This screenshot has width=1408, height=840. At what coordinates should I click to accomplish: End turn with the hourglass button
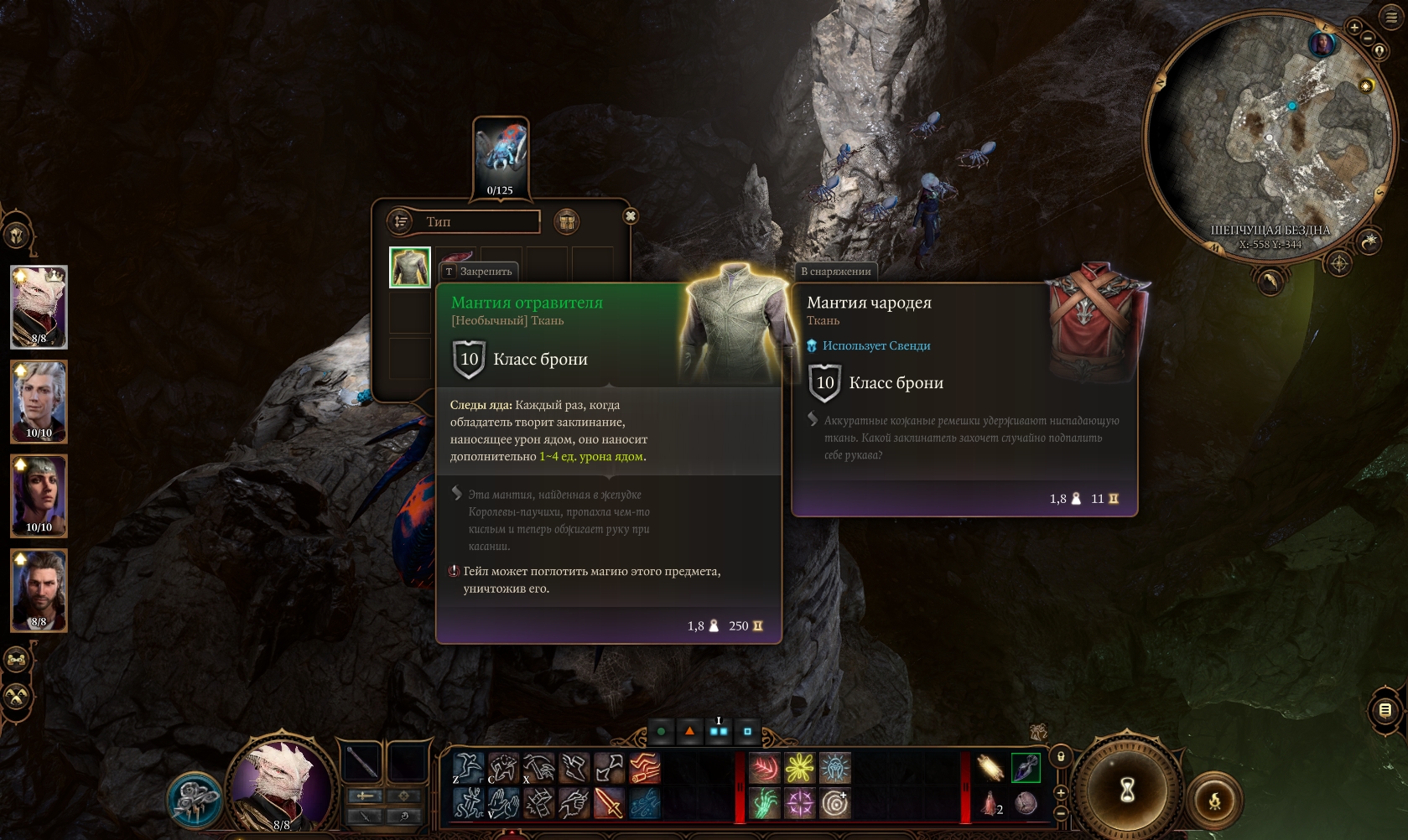pyautogui.click(x=1127, y=789)
